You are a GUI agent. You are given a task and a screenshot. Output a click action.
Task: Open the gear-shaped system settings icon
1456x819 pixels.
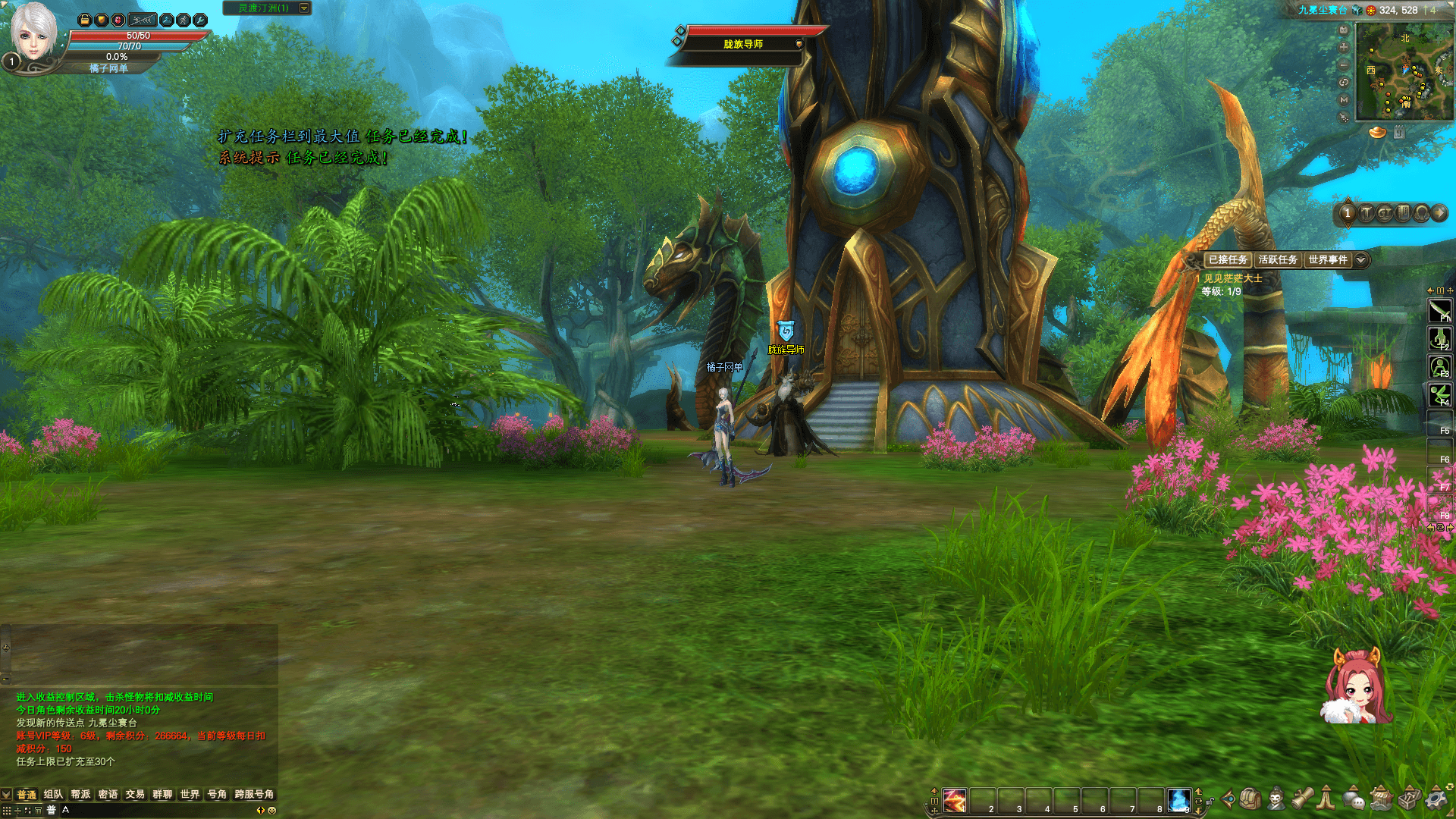coord(1436,799)
